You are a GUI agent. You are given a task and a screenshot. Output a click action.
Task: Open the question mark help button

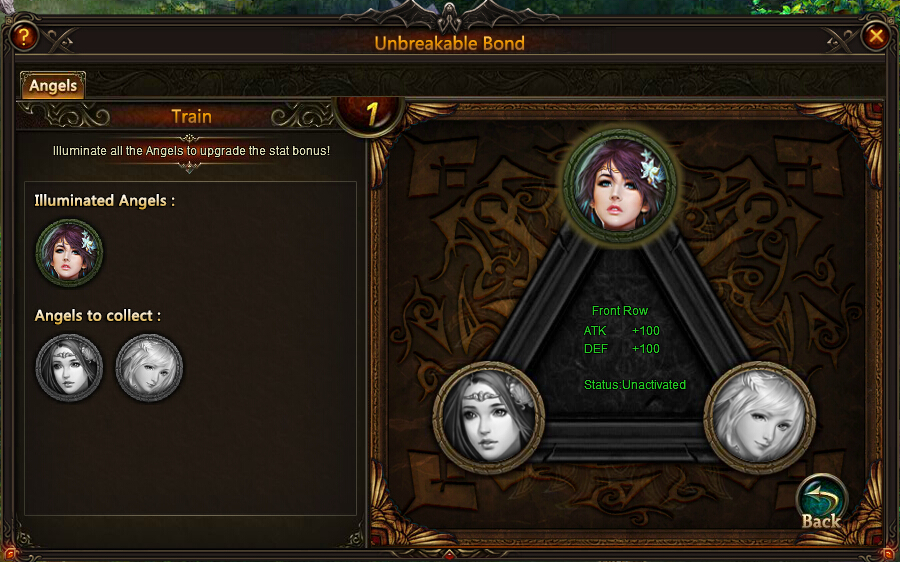point(23,37)
